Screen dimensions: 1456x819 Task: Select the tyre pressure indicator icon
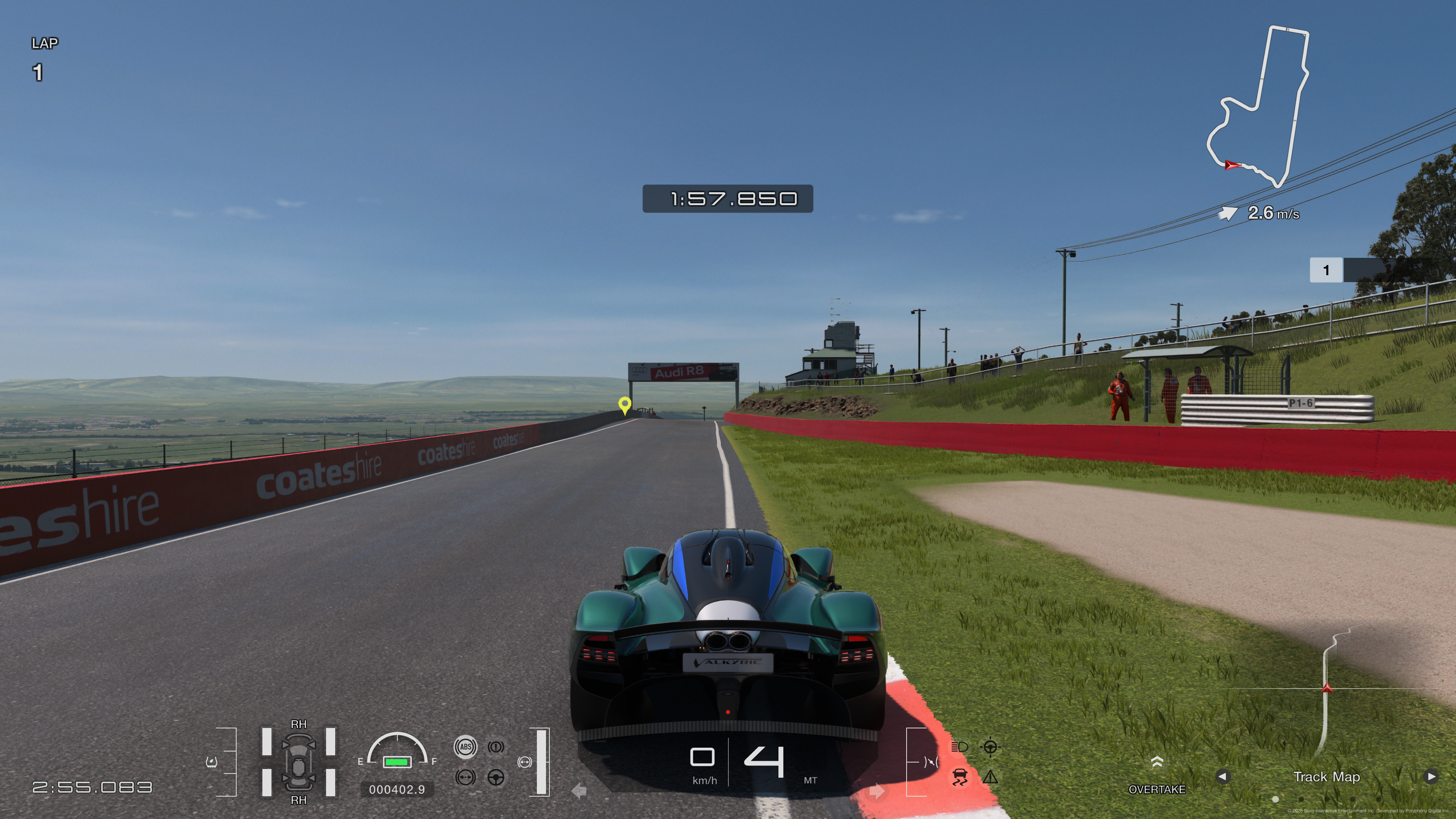point(212,762)
